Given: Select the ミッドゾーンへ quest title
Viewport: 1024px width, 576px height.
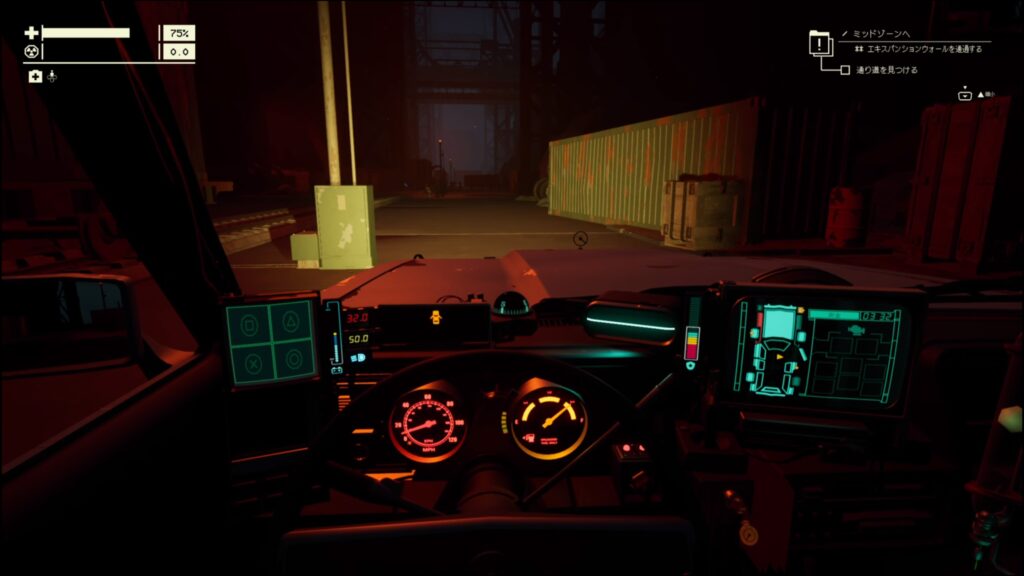Looking at the screenshot, I should click(x=881, y=33).
